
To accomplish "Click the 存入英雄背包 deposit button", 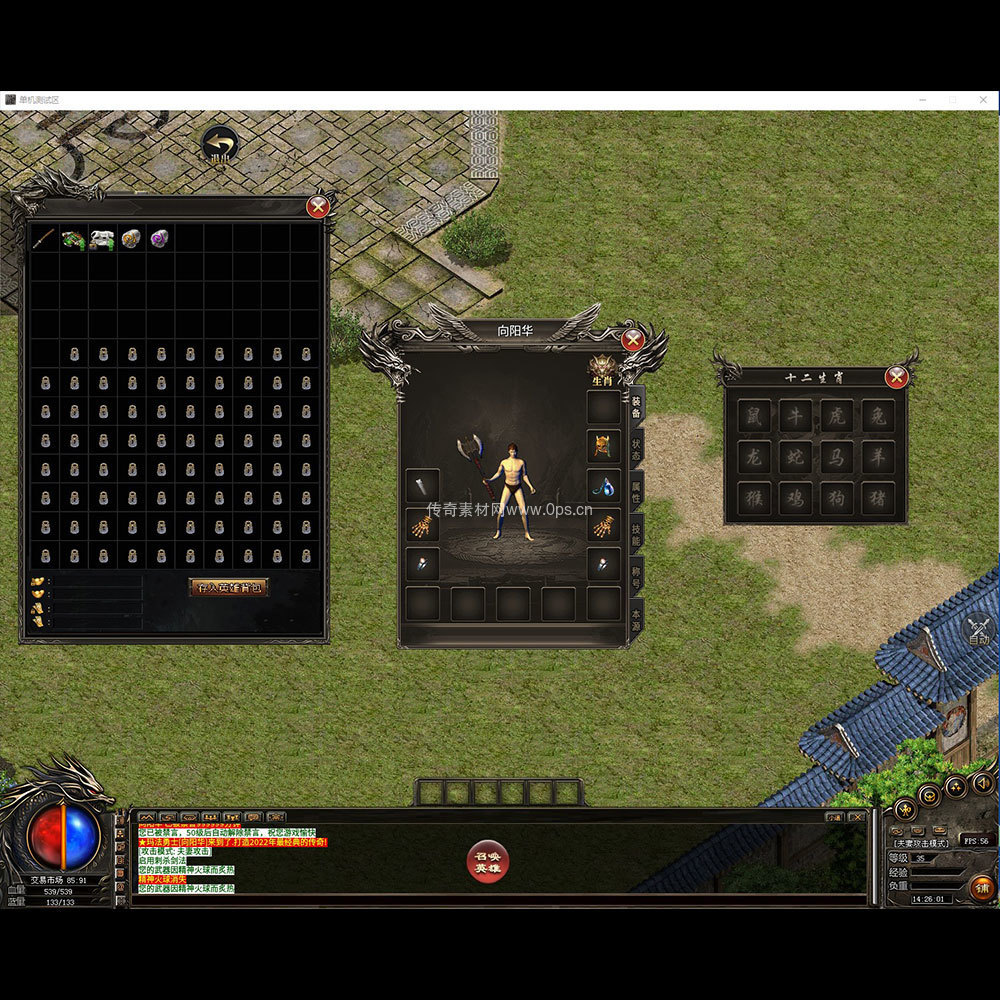I will [x=229, y=587].
